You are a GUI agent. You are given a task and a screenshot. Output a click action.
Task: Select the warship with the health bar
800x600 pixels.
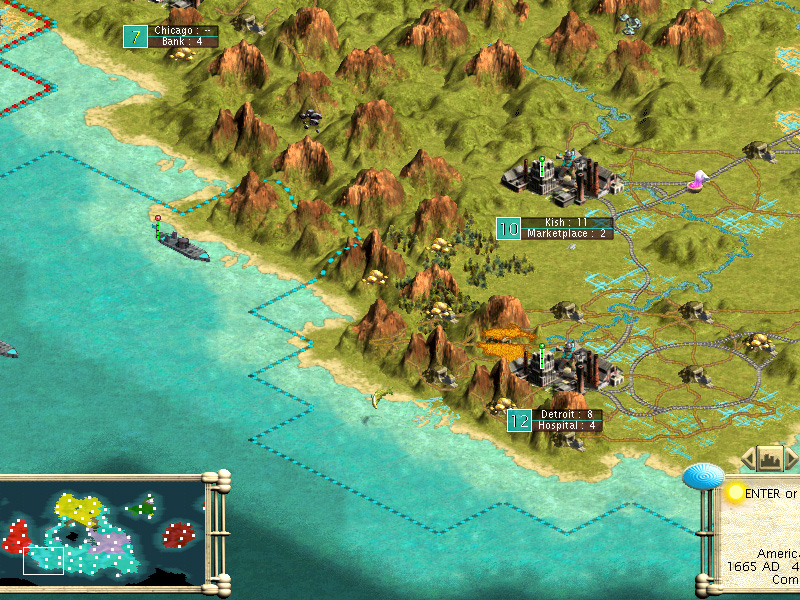click(x=182, y=245)
